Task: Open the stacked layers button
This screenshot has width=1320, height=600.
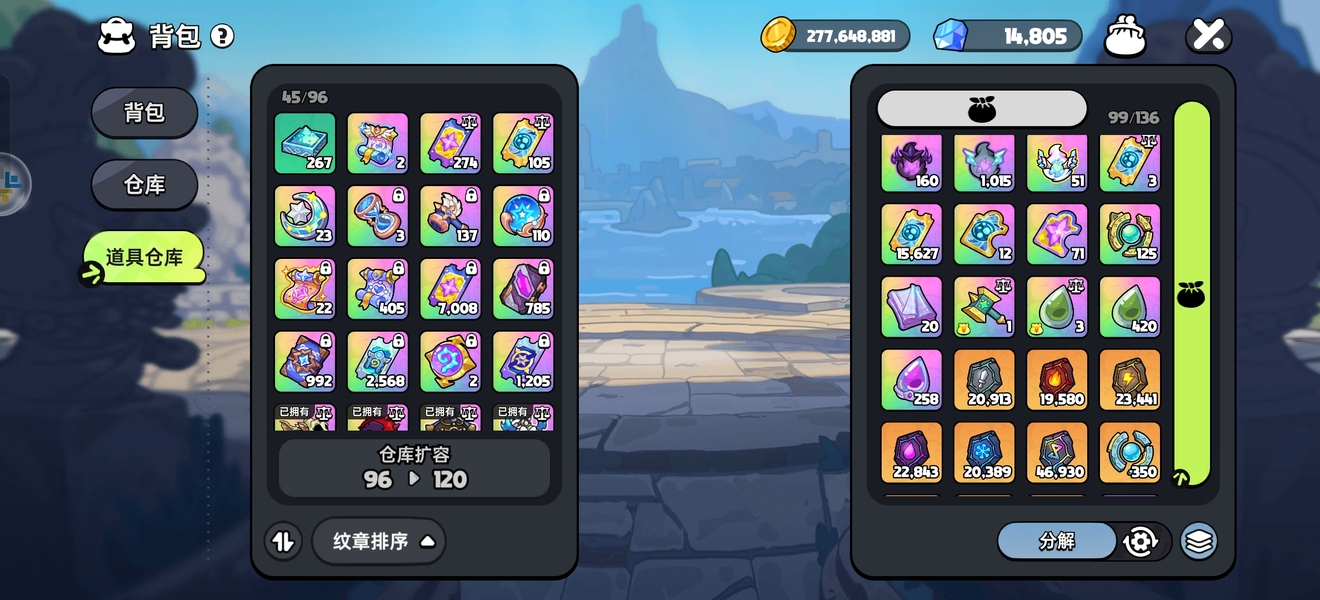Action: click(x=1199, y=541)
